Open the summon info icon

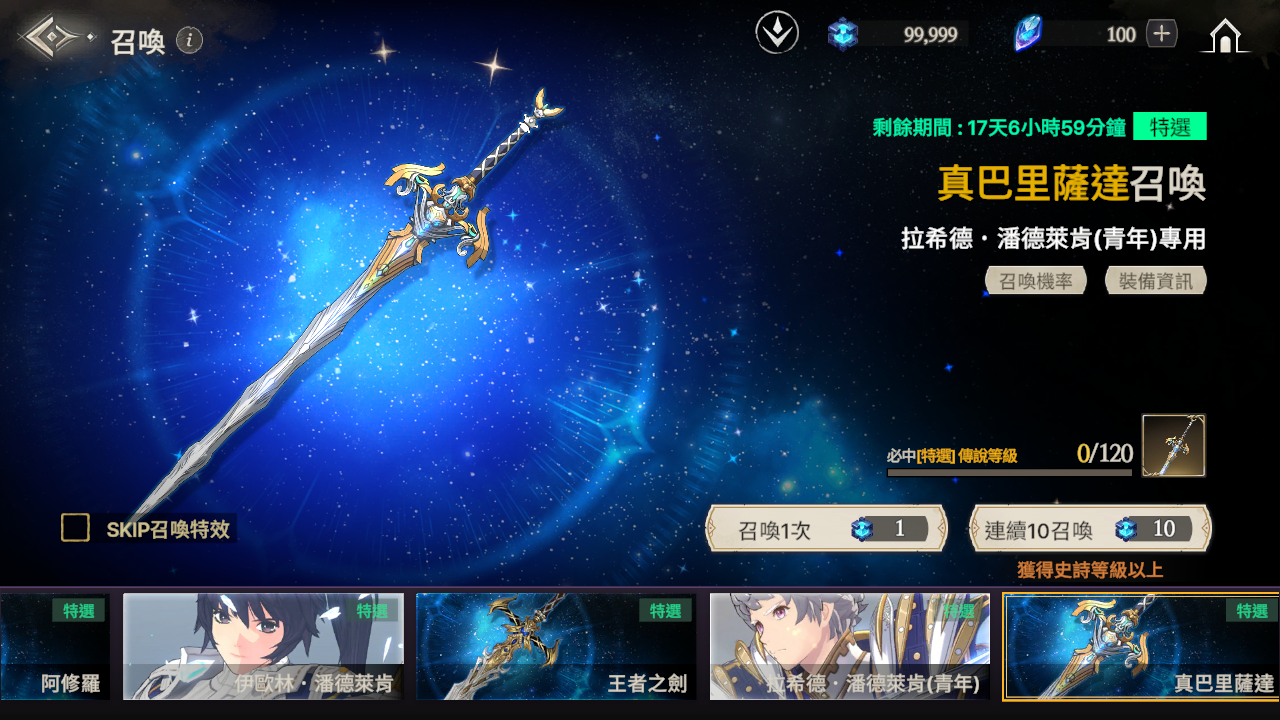click(x=190, y=40)
